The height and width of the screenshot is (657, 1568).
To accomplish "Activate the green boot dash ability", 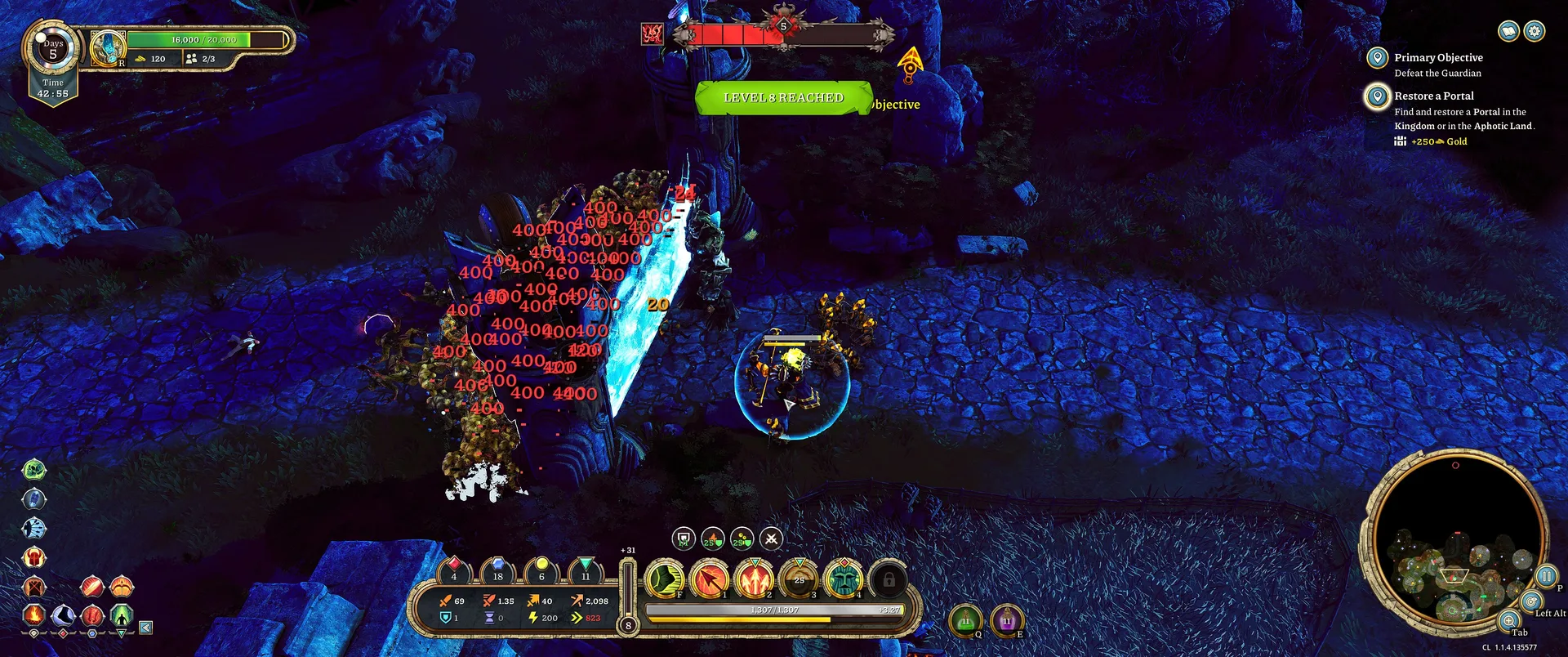I will (666, 579).
